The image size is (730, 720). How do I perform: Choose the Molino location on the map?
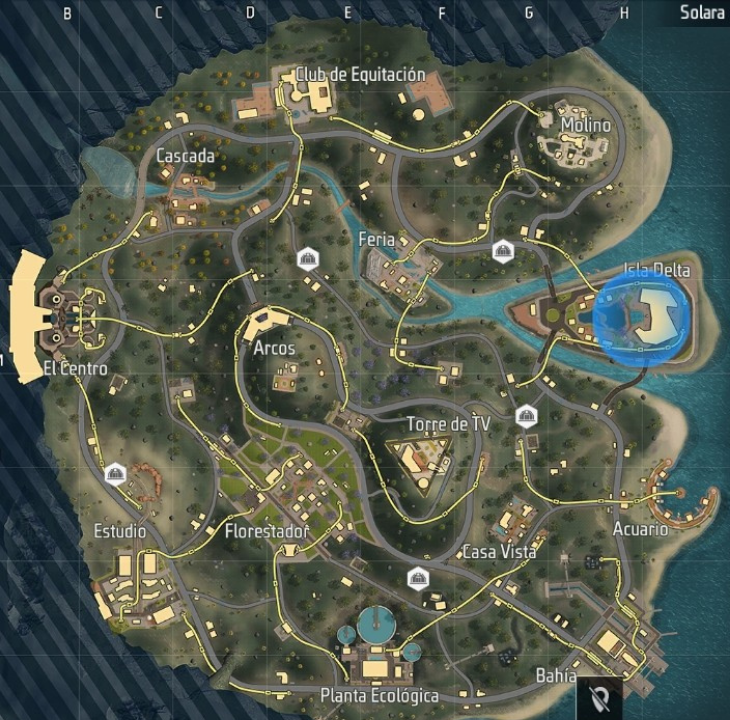pyautogui.click(x=585, y=125)
